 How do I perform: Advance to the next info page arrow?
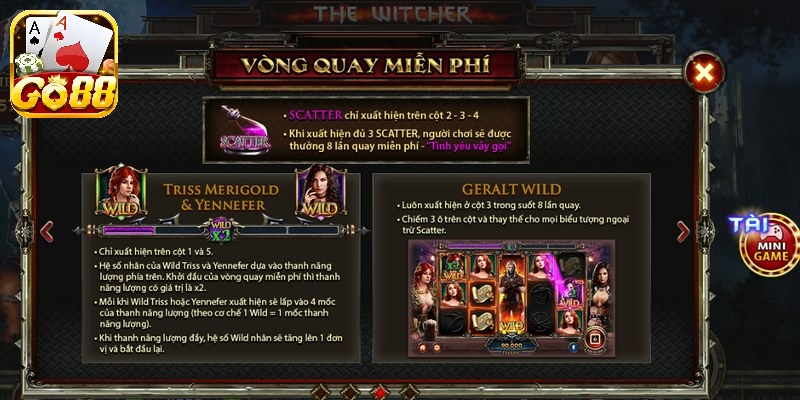(684, 231)
